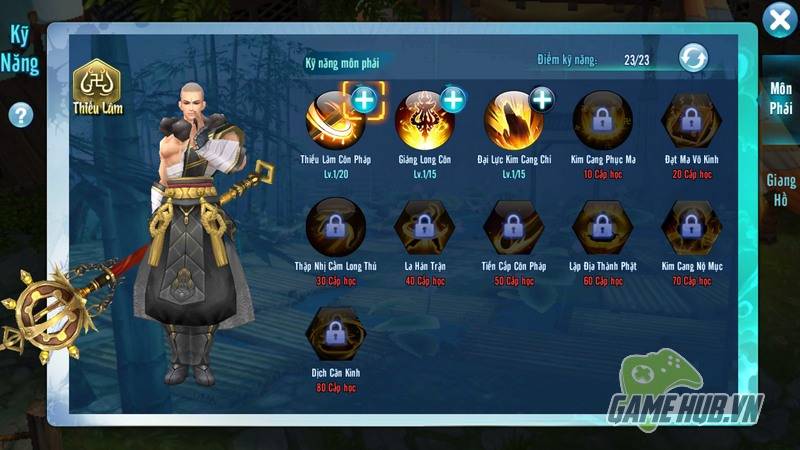This screenshot has width=800, height=450.
Task: Tap the locked Lập Địa Thành Phật skill
Action: pyautogui.click(x=602, y=229)
